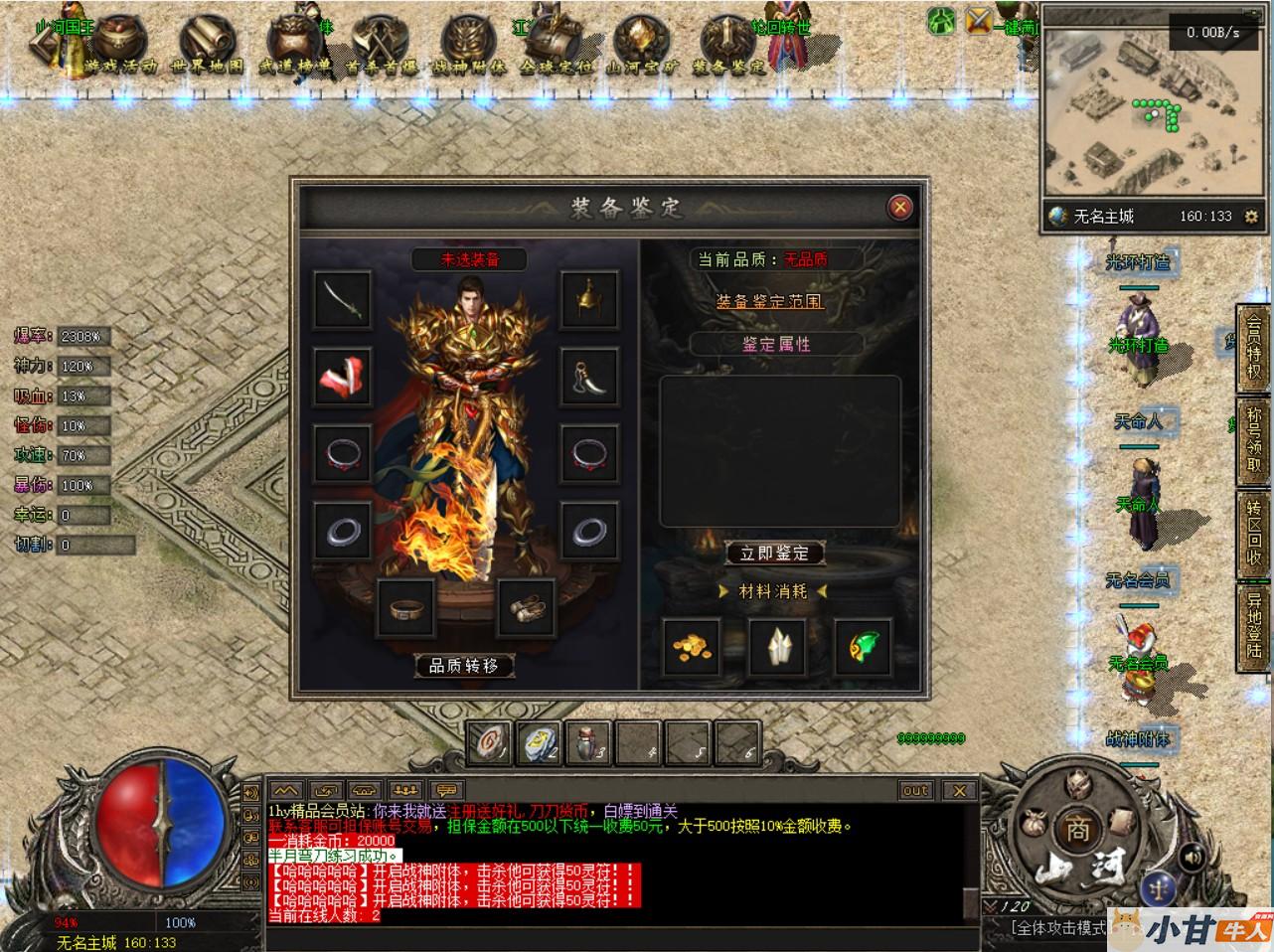Click the chat window 'out' button
This screenshot has width=1274, height=952.
915,790
